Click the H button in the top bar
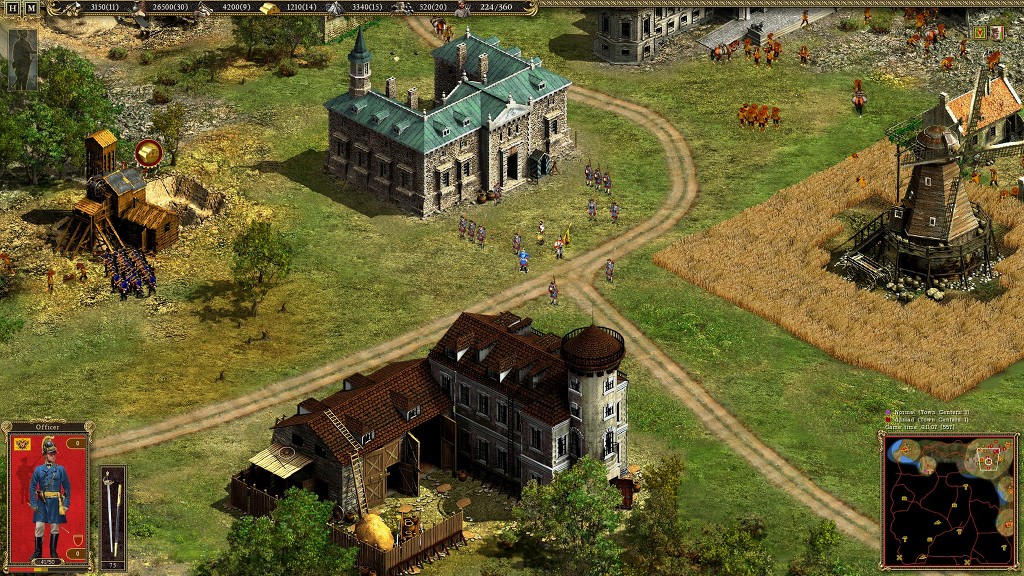This screenshot has width=1024, height=576. tap(13, 8)
